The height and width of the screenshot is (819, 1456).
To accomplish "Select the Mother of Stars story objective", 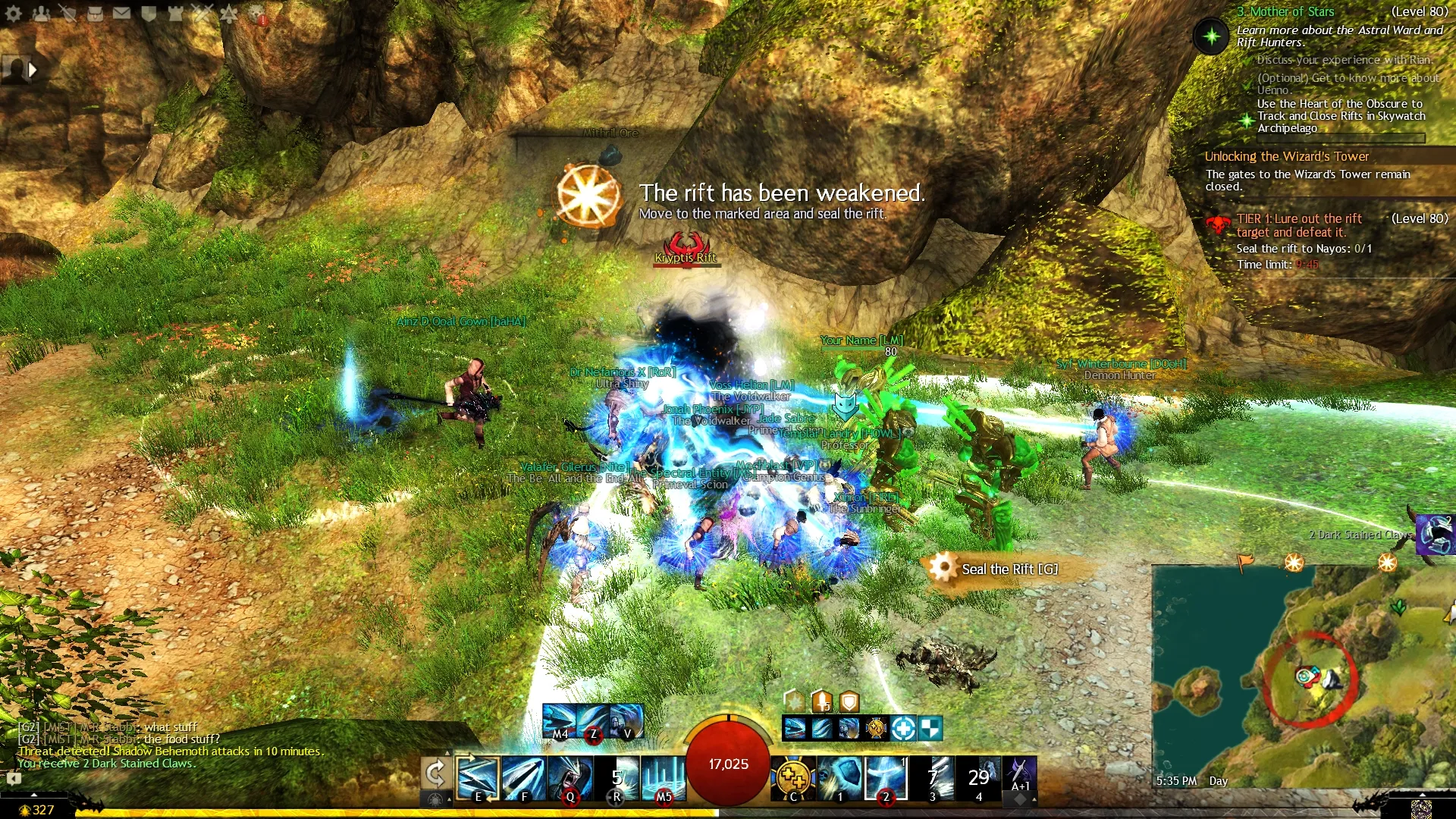I will (x=1285, y=11).
